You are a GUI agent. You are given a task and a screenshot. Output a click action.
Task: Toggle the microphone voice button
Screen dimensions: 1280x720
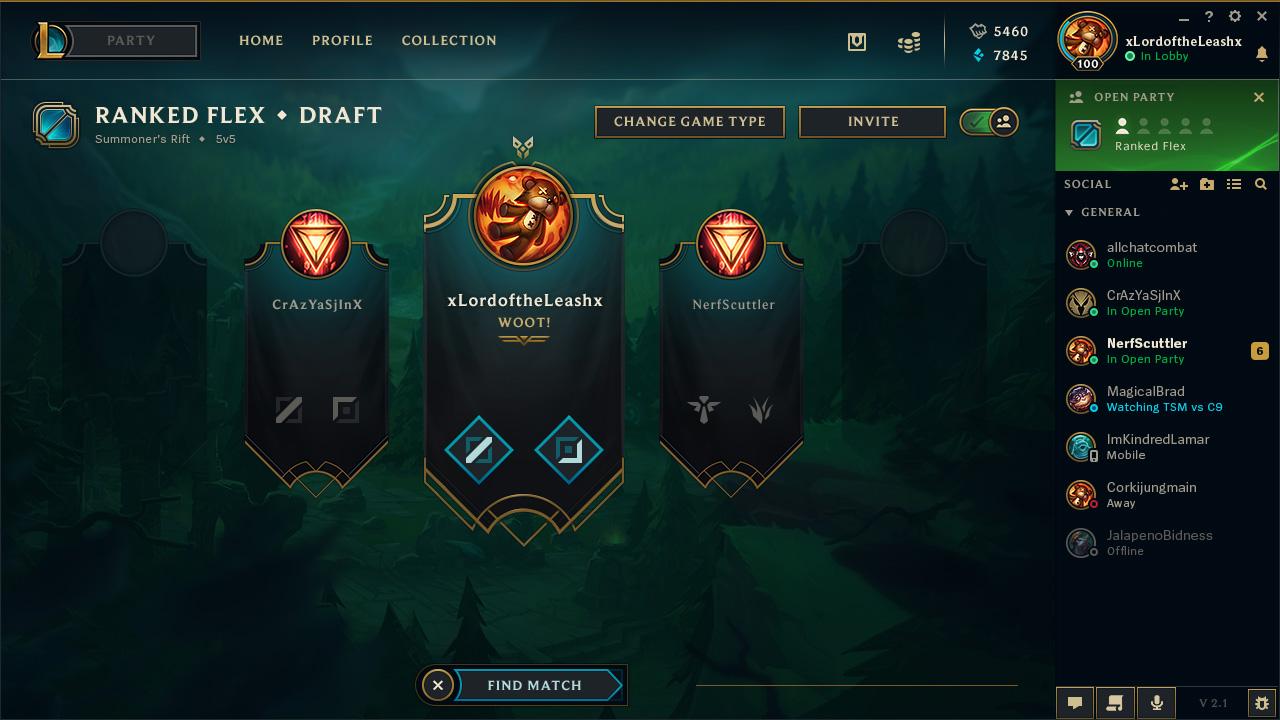point(1157,703)
